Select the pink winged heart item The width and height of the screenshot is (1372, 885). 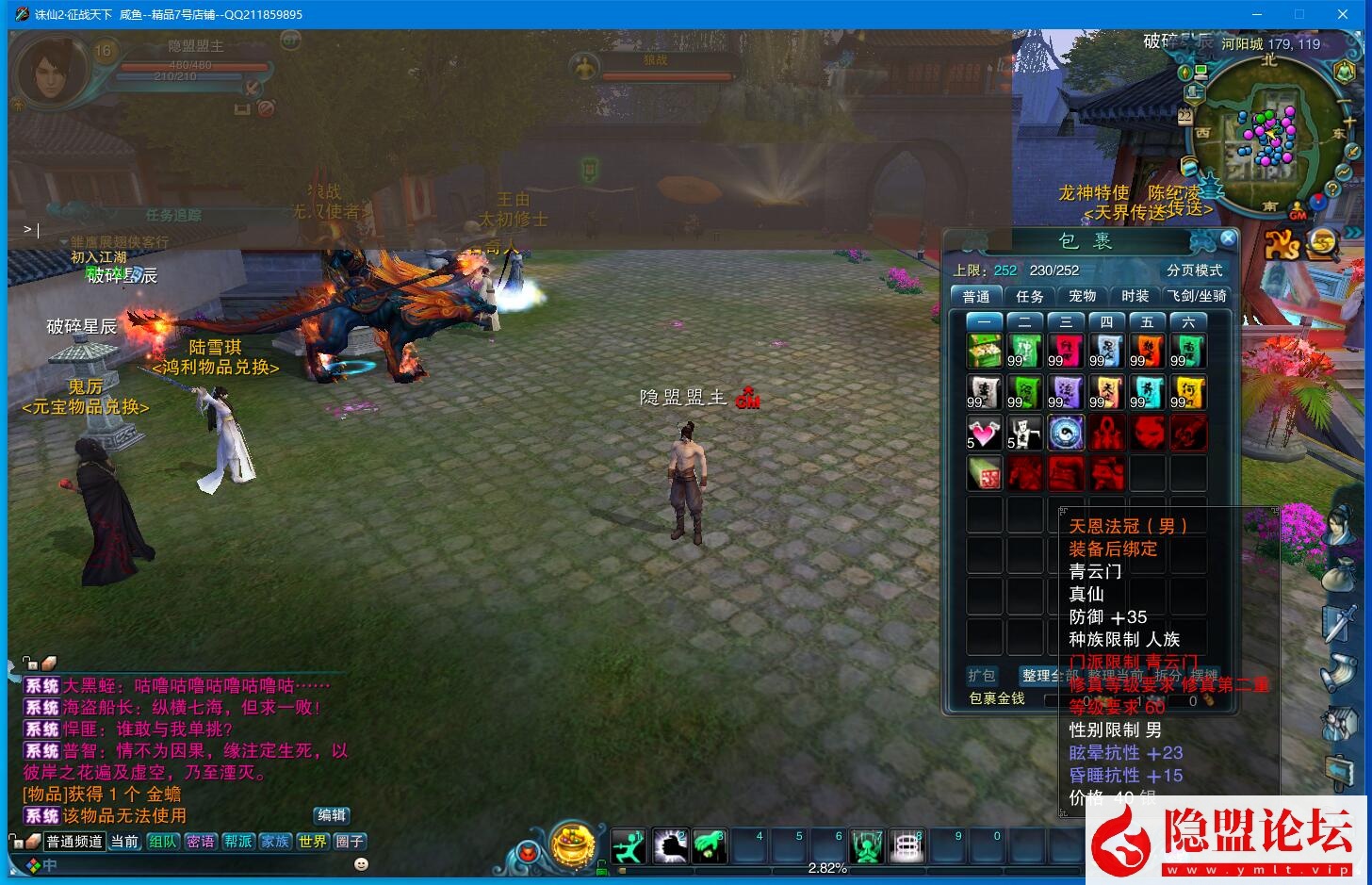tap(984, 433)
